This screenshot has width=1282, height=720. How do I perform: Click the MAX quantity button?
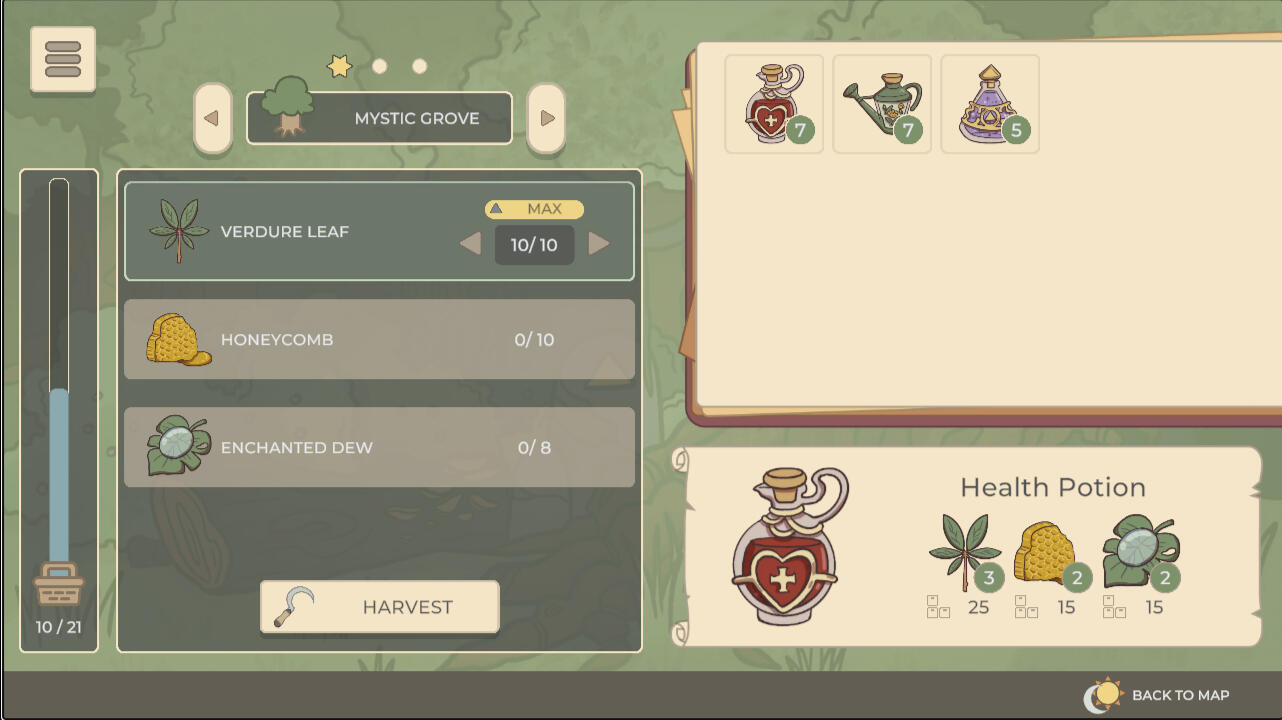pos(534,209)
